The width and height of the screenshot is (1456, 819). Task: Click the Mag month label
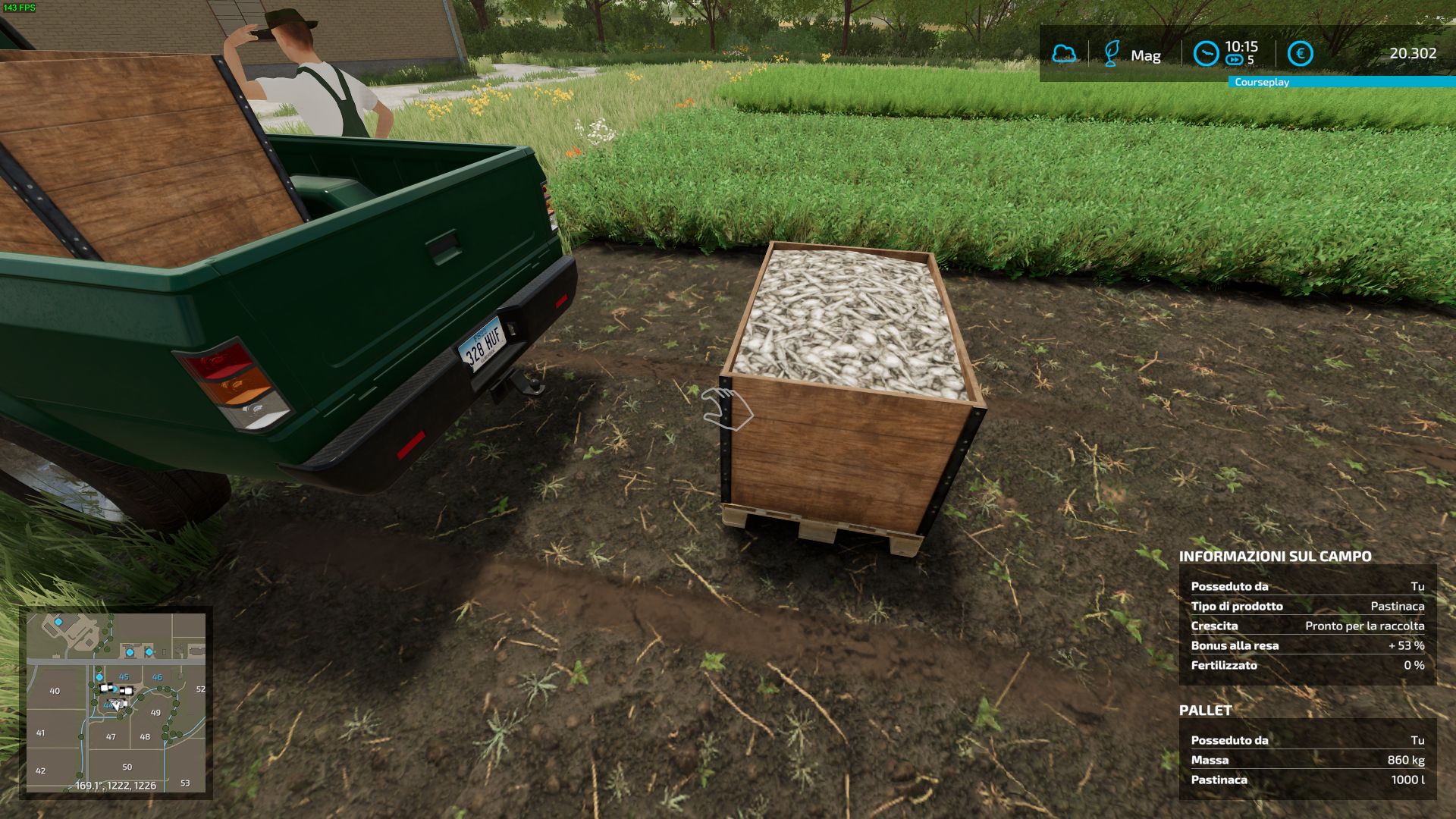(1147, 55)
